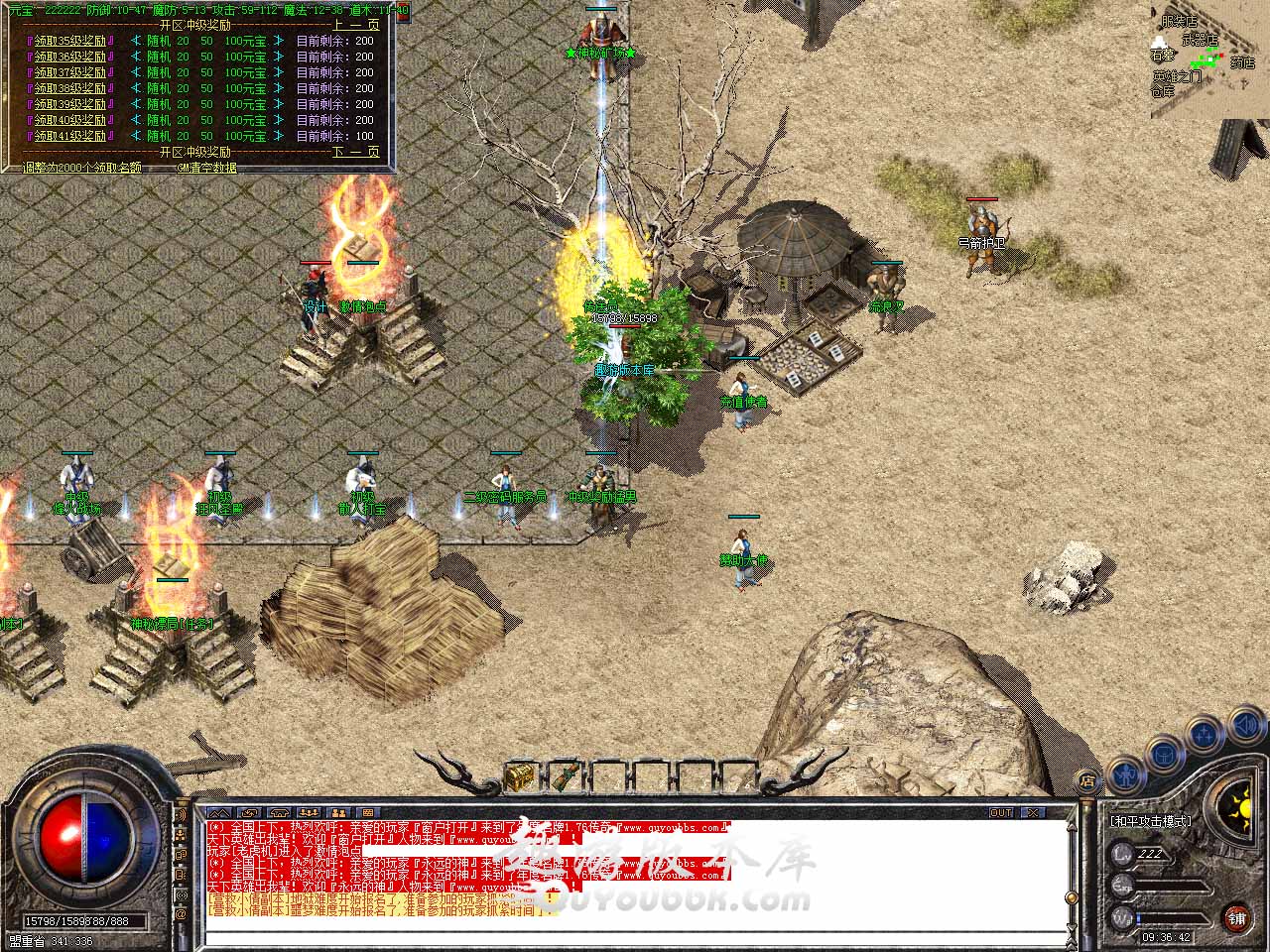This screenshot has width=1270, height=952.
Task: Switch the 和平攻击模式 attack mode label
Action: tap(1150, 821)
